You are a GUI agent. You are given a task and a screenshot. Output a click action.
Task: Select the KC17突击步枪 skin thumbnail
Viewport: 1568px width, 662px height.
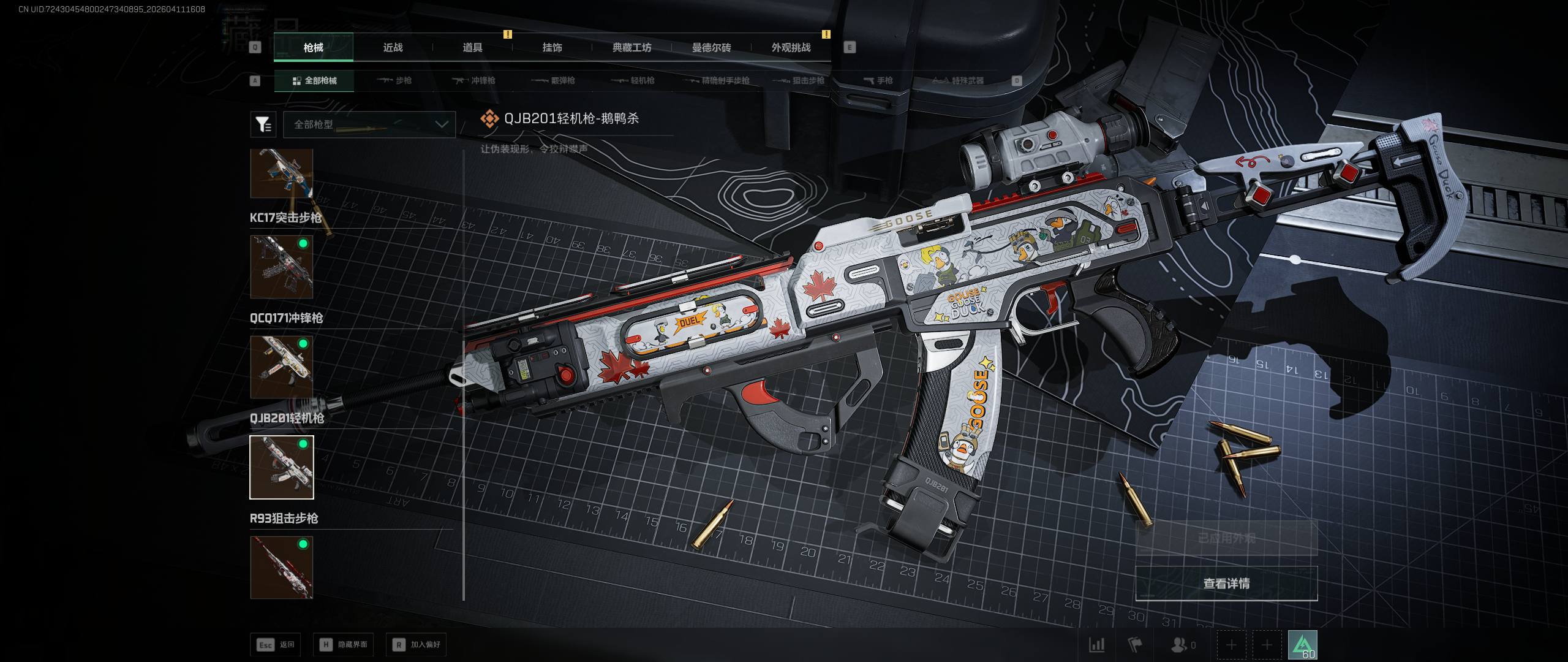tap(282, 267)
